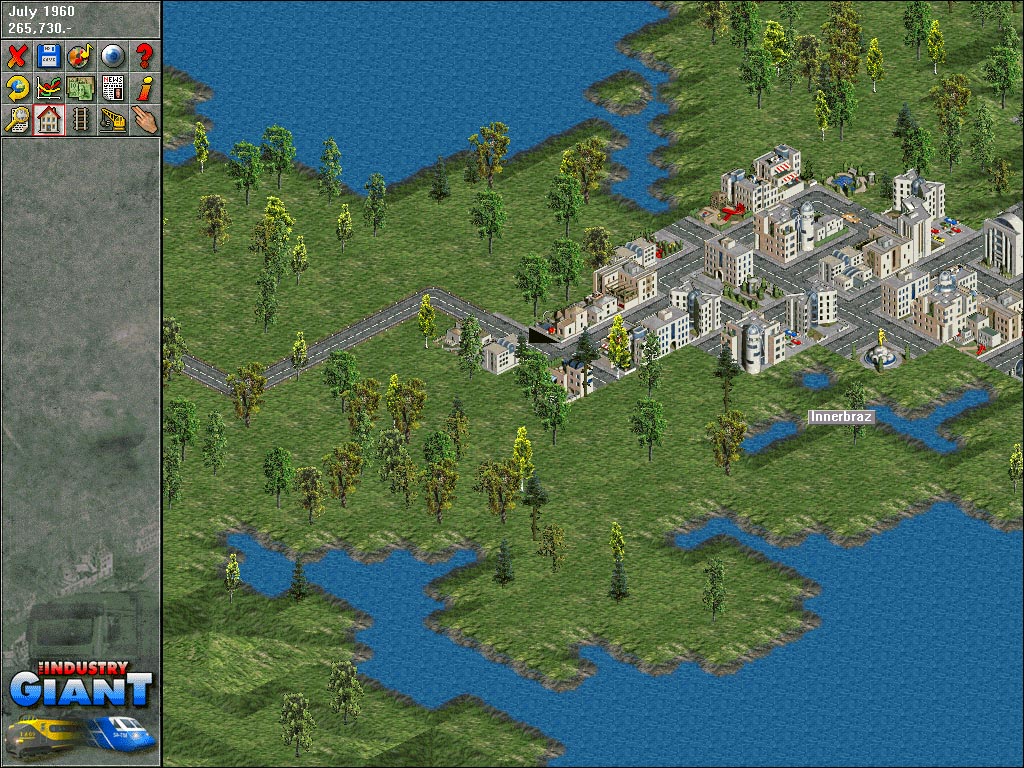Activate the magnifying glass tool
1024x768 pixels.
[x=17, y=120]
